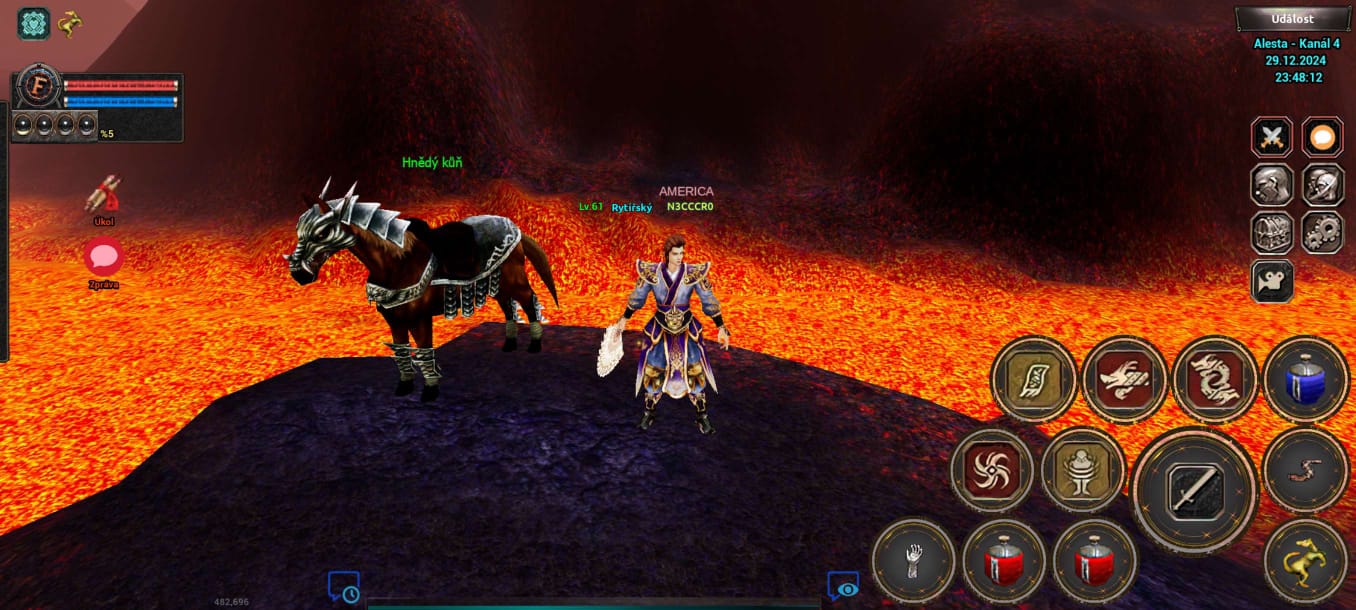
Task: Use the blue mana potion
Action: point(1305,380)
